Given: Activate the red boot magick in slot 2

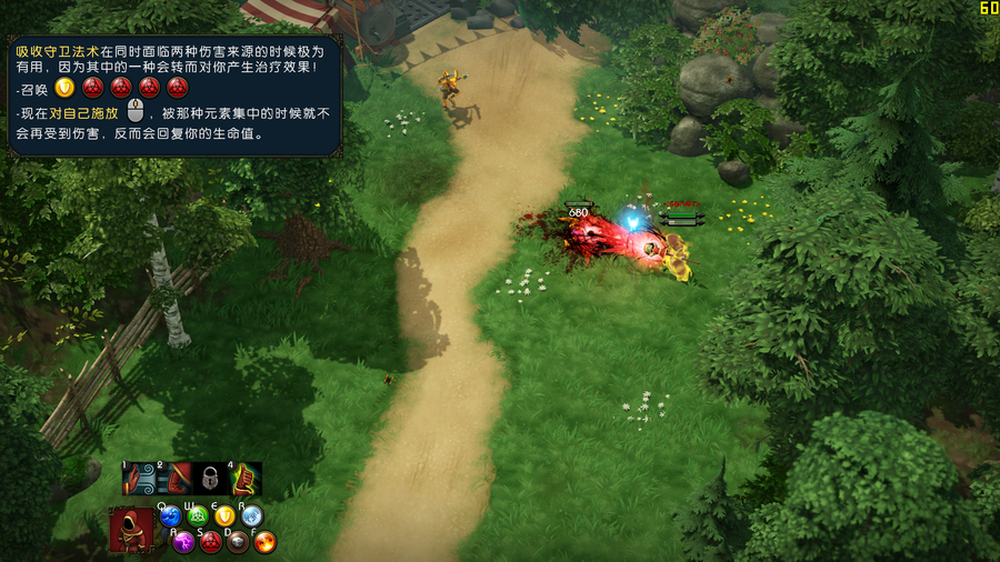Looking at the screenshot, I should 174,480.
